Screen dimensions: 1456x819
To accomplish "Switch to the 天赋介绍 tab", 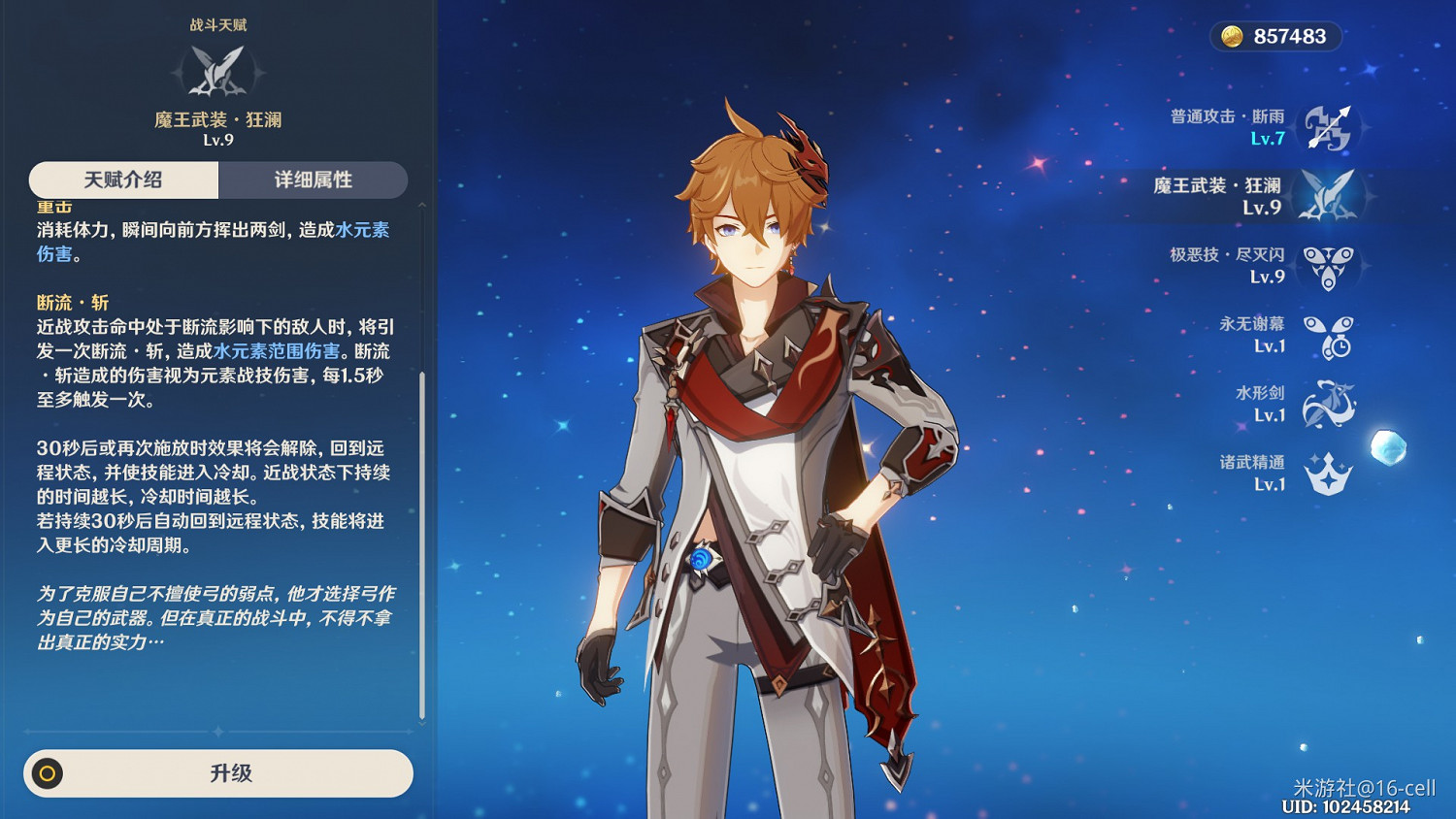I will pyautogui.click(x=122, y=180).
